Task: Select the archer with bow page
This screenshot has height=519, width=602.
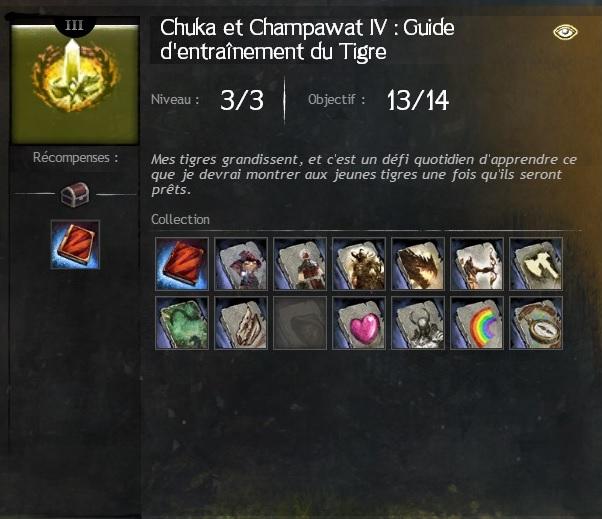Action: coord(477,263)
